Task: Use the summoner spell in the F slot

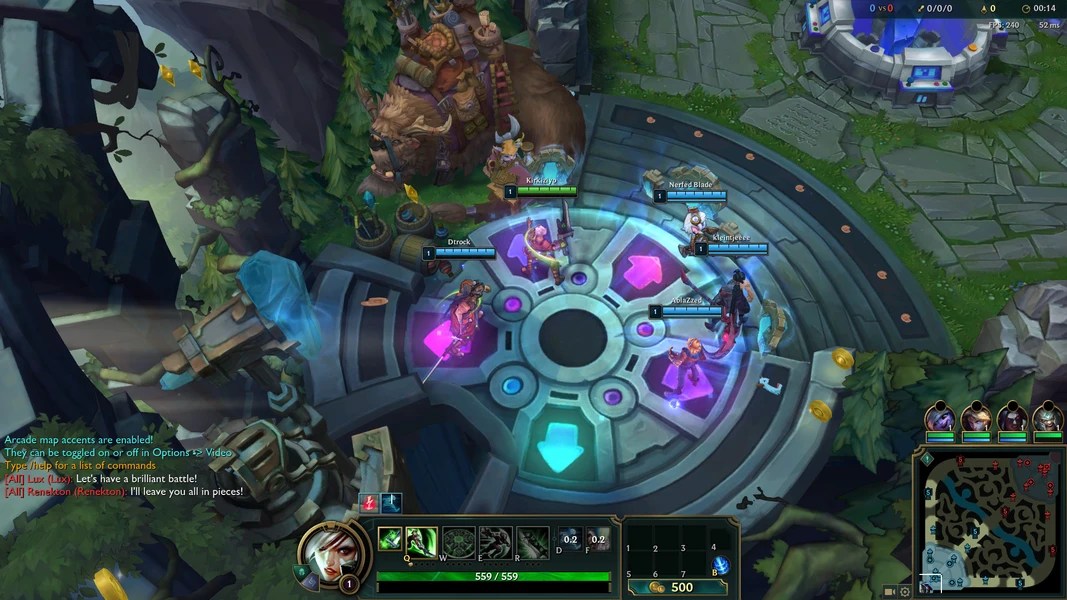Action: (598, 539)
